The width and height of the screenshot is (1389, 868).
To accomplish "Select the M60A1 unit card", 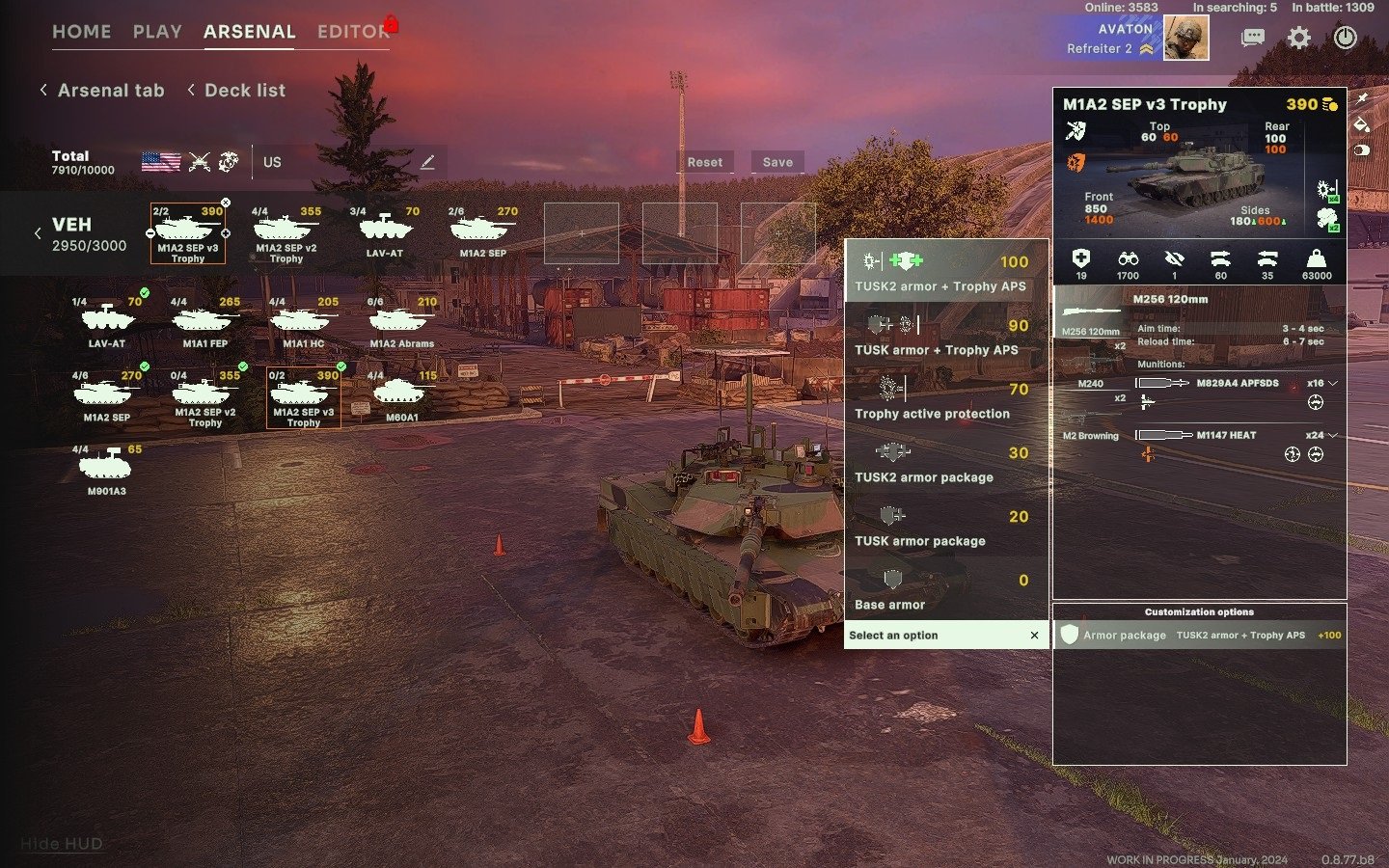I will [402, 396].
